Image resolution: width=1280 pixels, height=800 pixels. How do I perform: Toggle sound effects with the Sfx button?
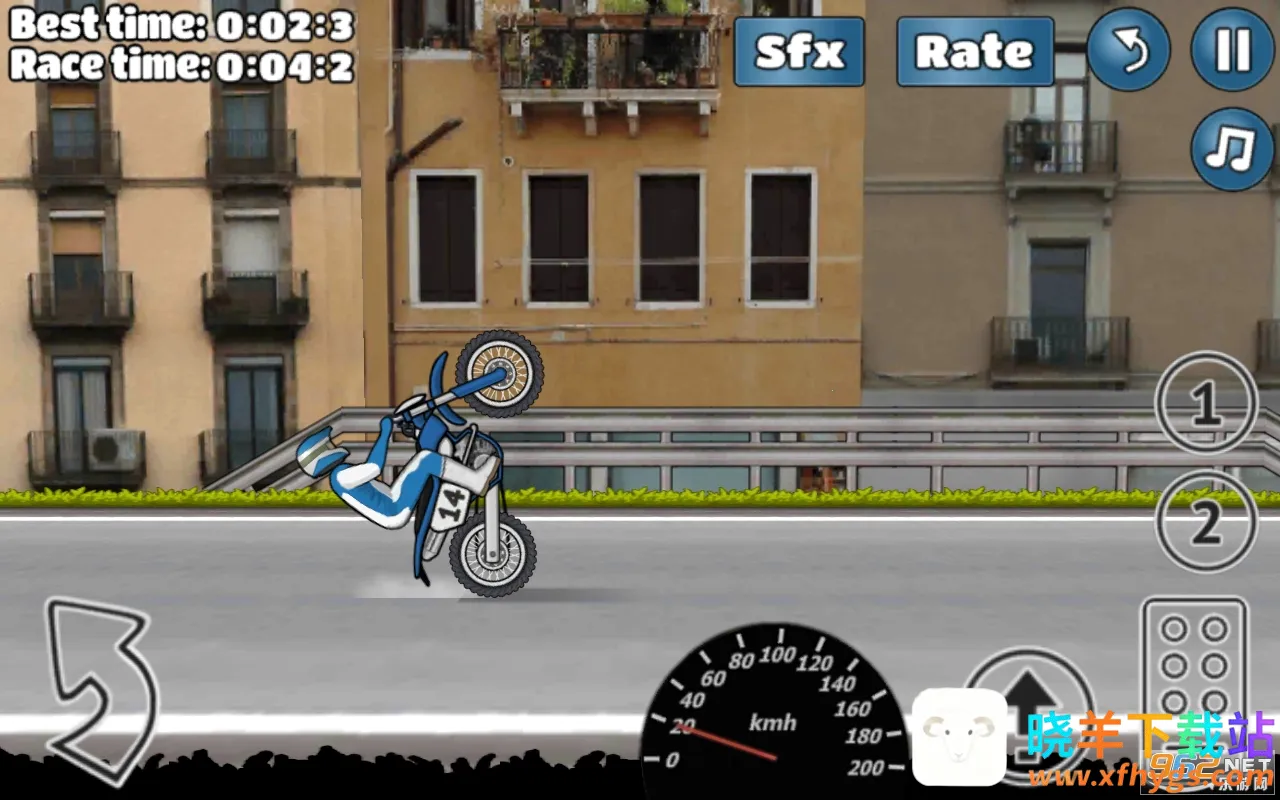pos(799,51)
